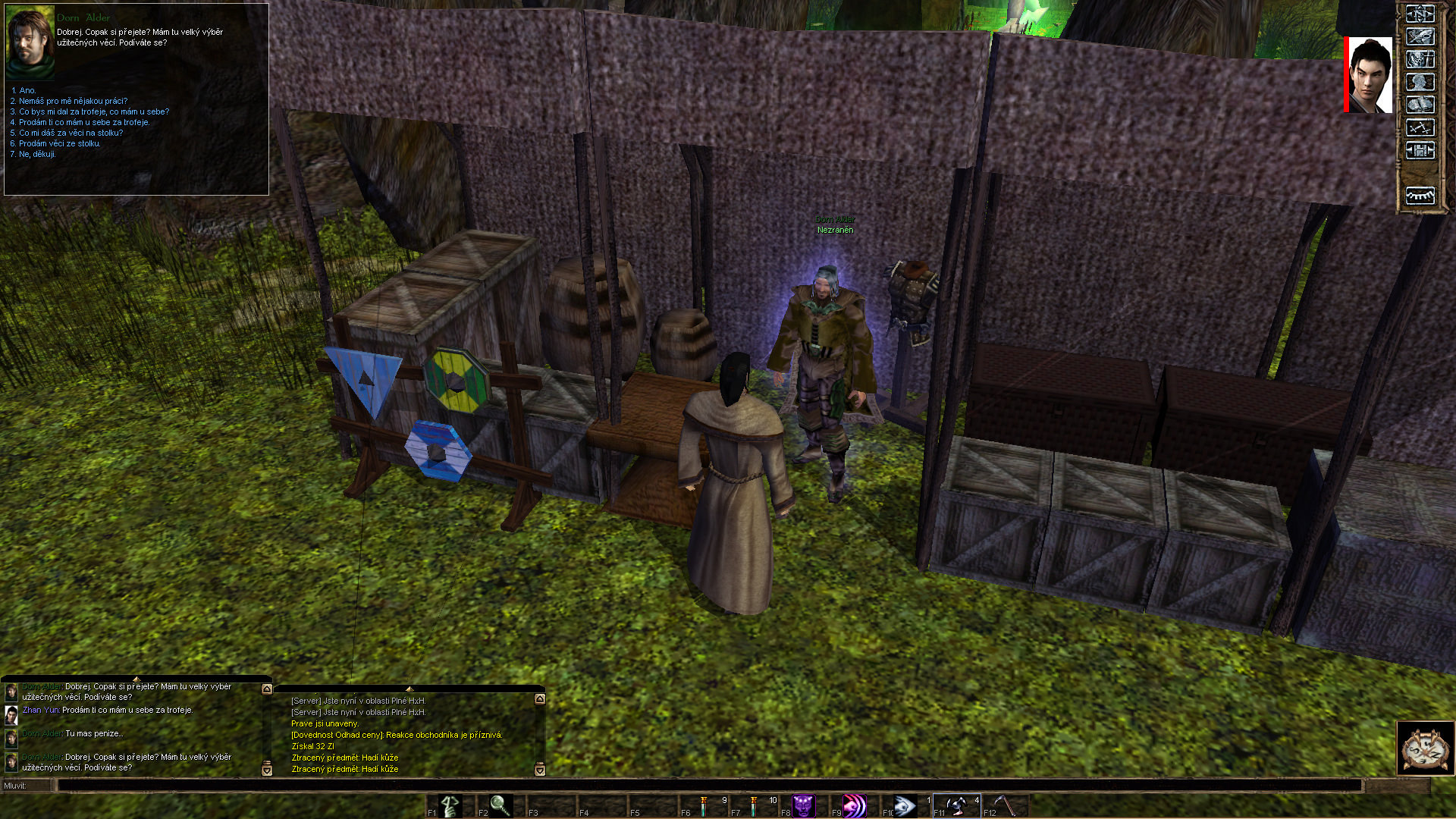Click the round compass icon in corner
The image size is (1456, 819).
coord(1425,748)
